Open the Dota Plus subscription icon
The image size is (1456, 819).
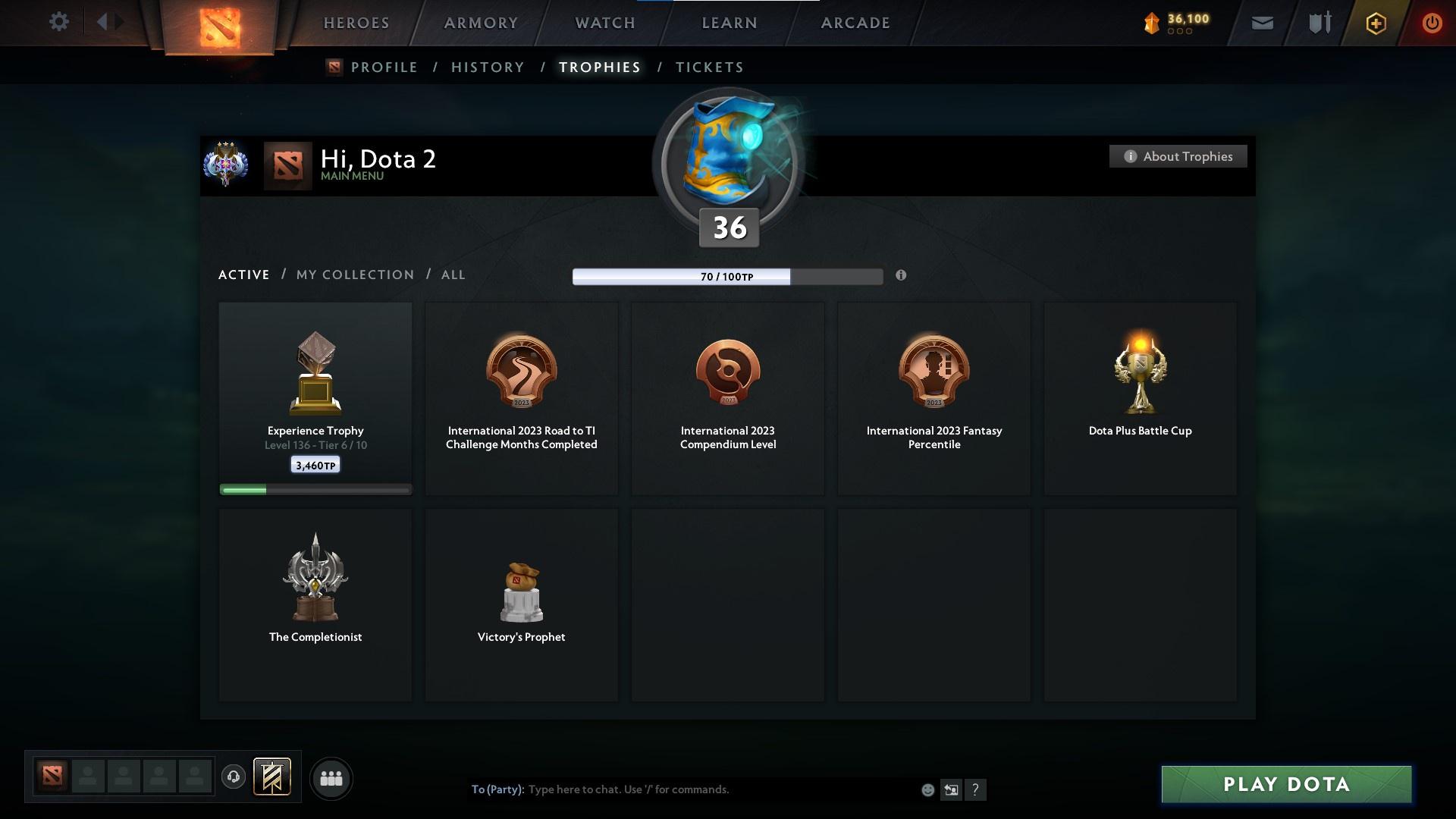[x=1375, y=23]
